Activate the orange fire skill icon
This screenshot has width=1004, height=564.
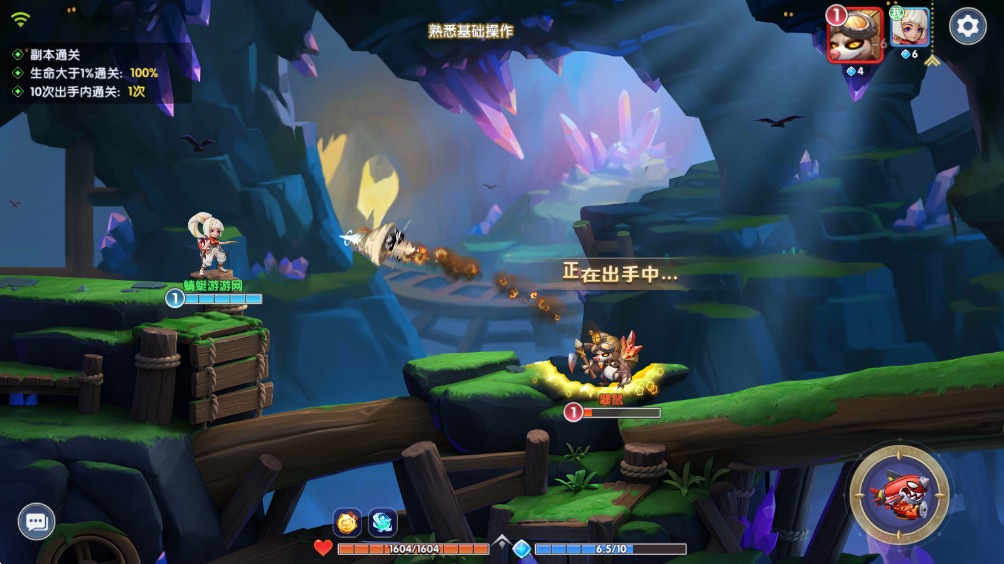tap(348, 521)
